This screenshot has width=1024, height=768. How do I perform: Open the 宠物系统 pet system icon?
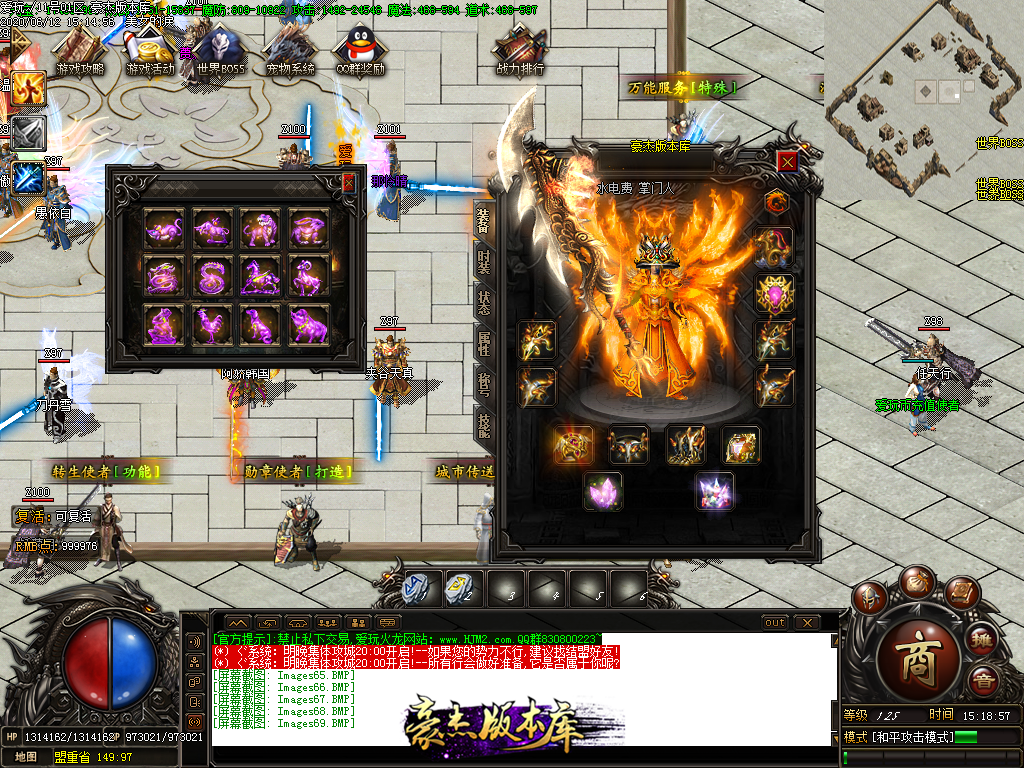[x=290, y=50]
